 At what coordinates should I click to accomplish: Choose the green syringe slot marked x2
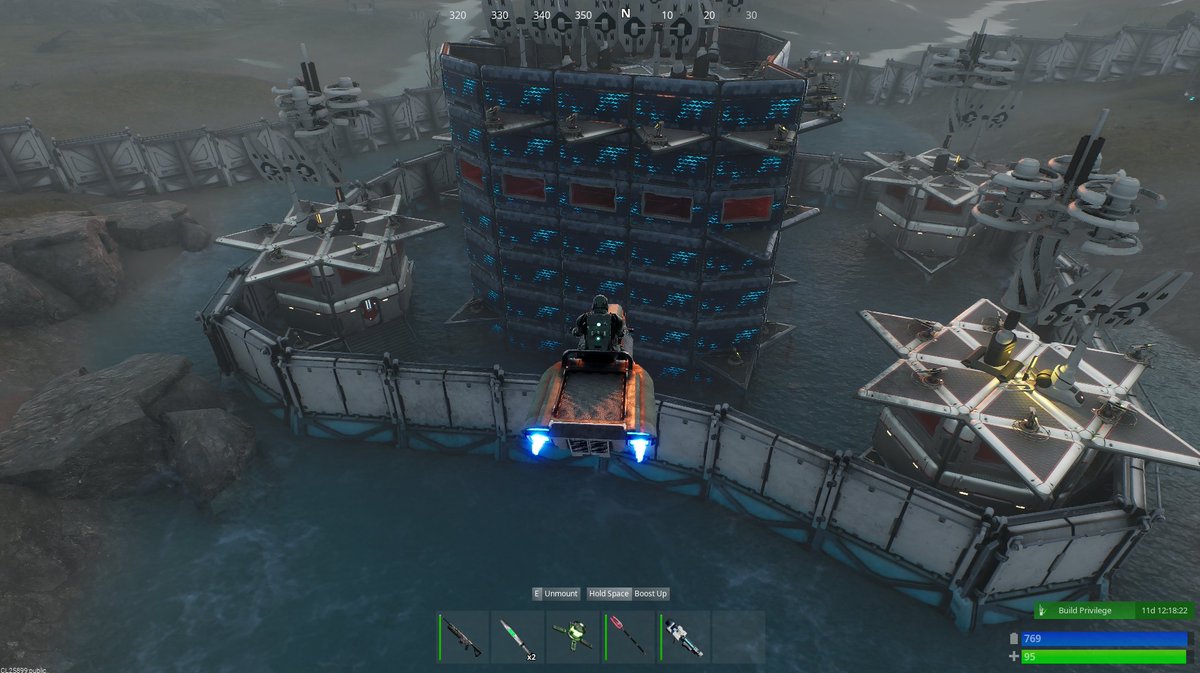tap(518, 637)
